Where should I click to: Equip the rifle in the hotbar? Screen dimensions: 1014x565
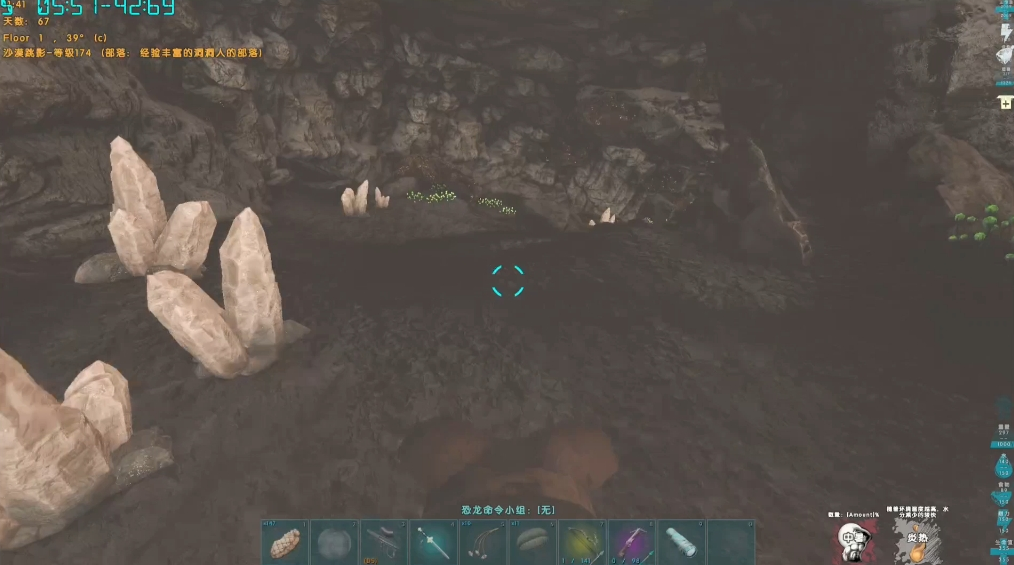(383, 543)
